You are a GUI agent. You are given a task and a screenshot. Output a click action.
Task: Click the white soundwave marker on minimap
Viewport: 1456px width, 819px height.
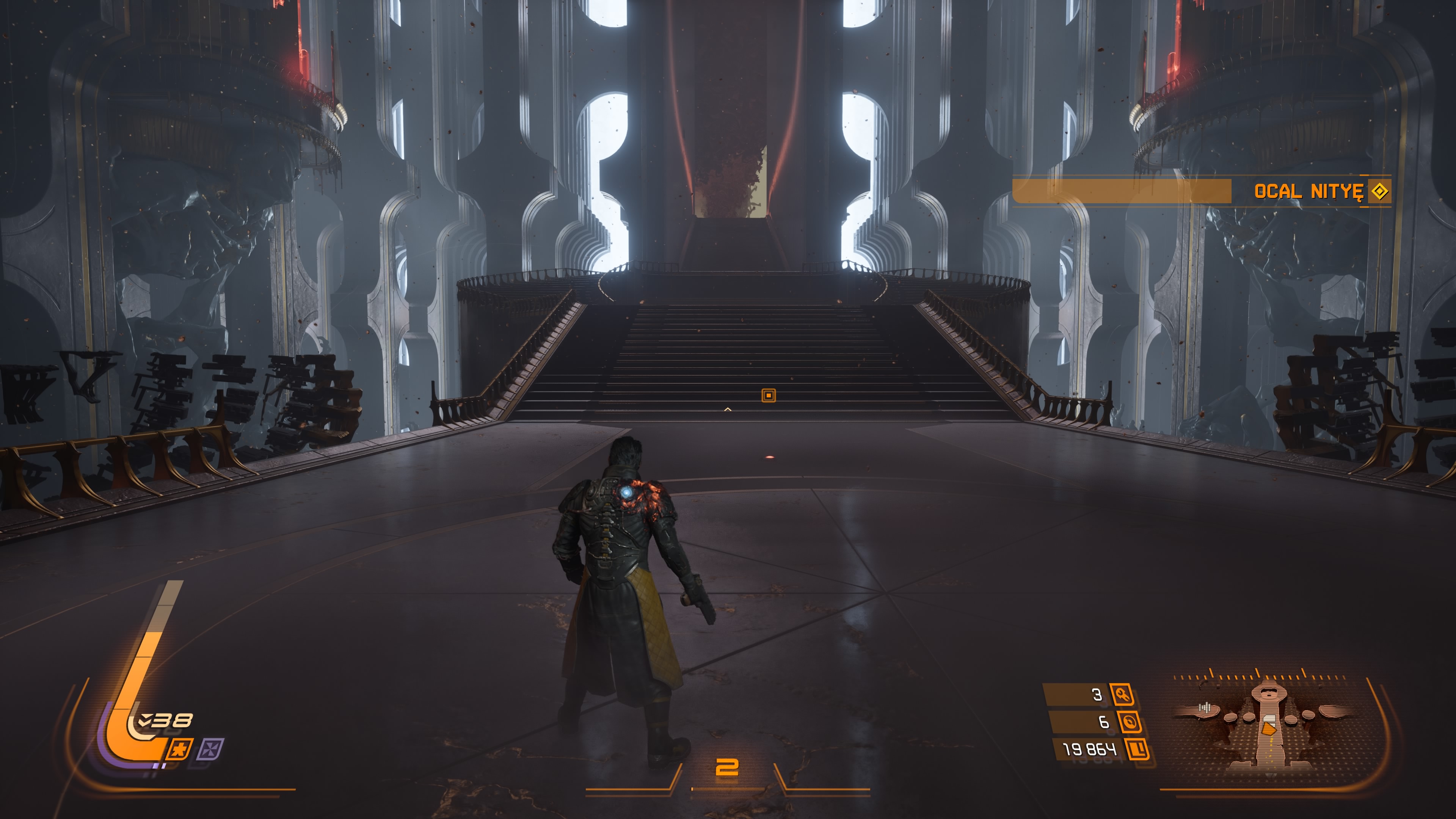click(1205, 707)
